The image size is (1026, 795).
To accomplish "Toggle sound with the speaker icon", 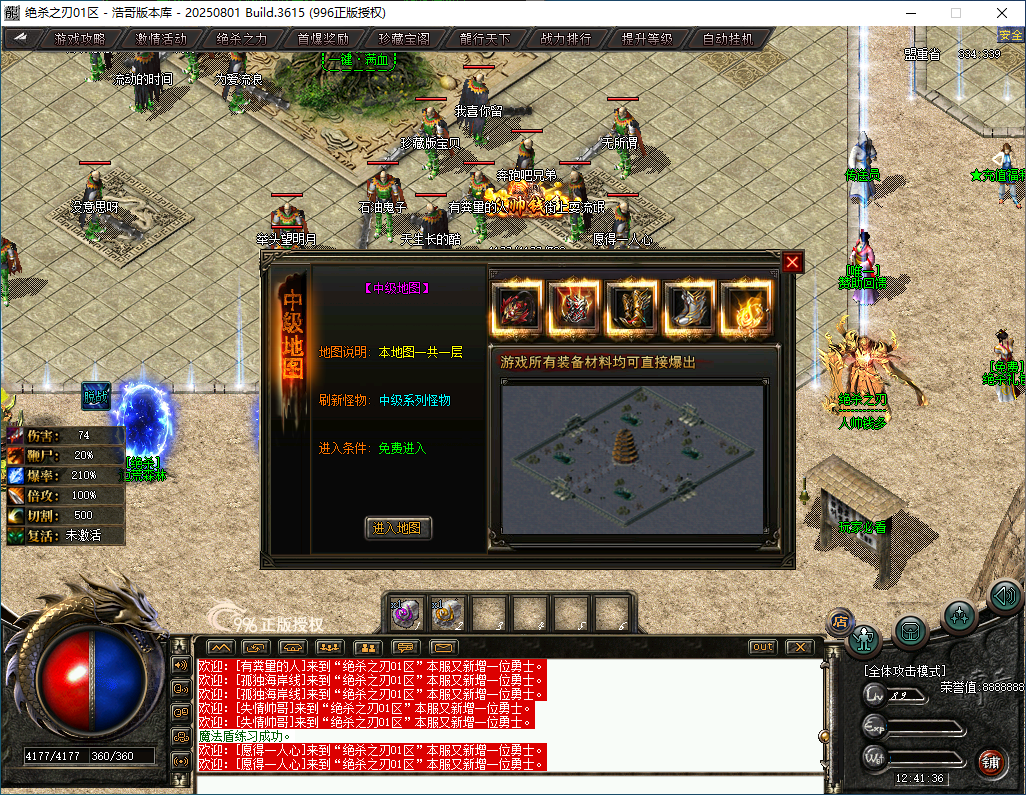I will (1004, 596).
